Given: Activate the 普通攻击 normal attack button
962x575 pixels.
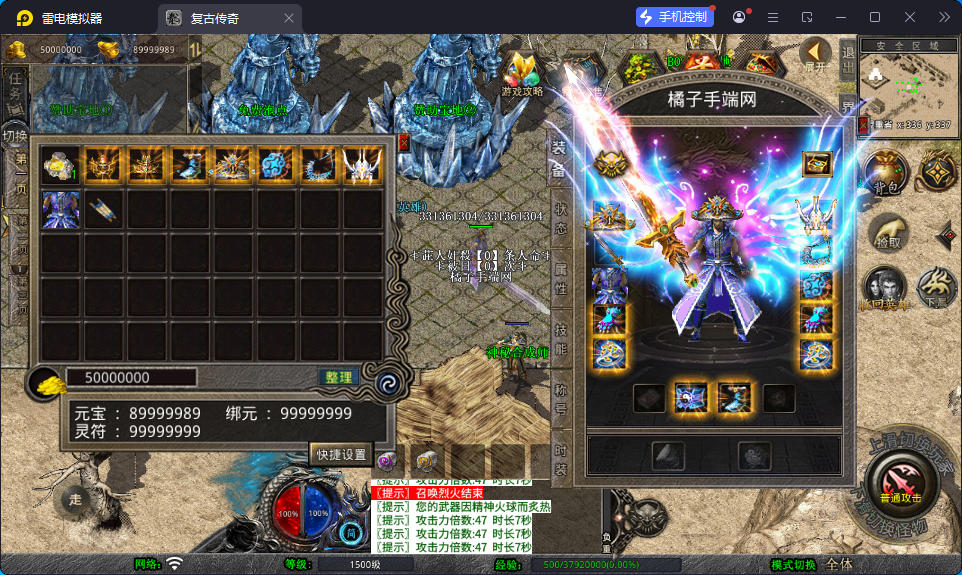Looking at the screenshot, I should (x=897, y=483).
